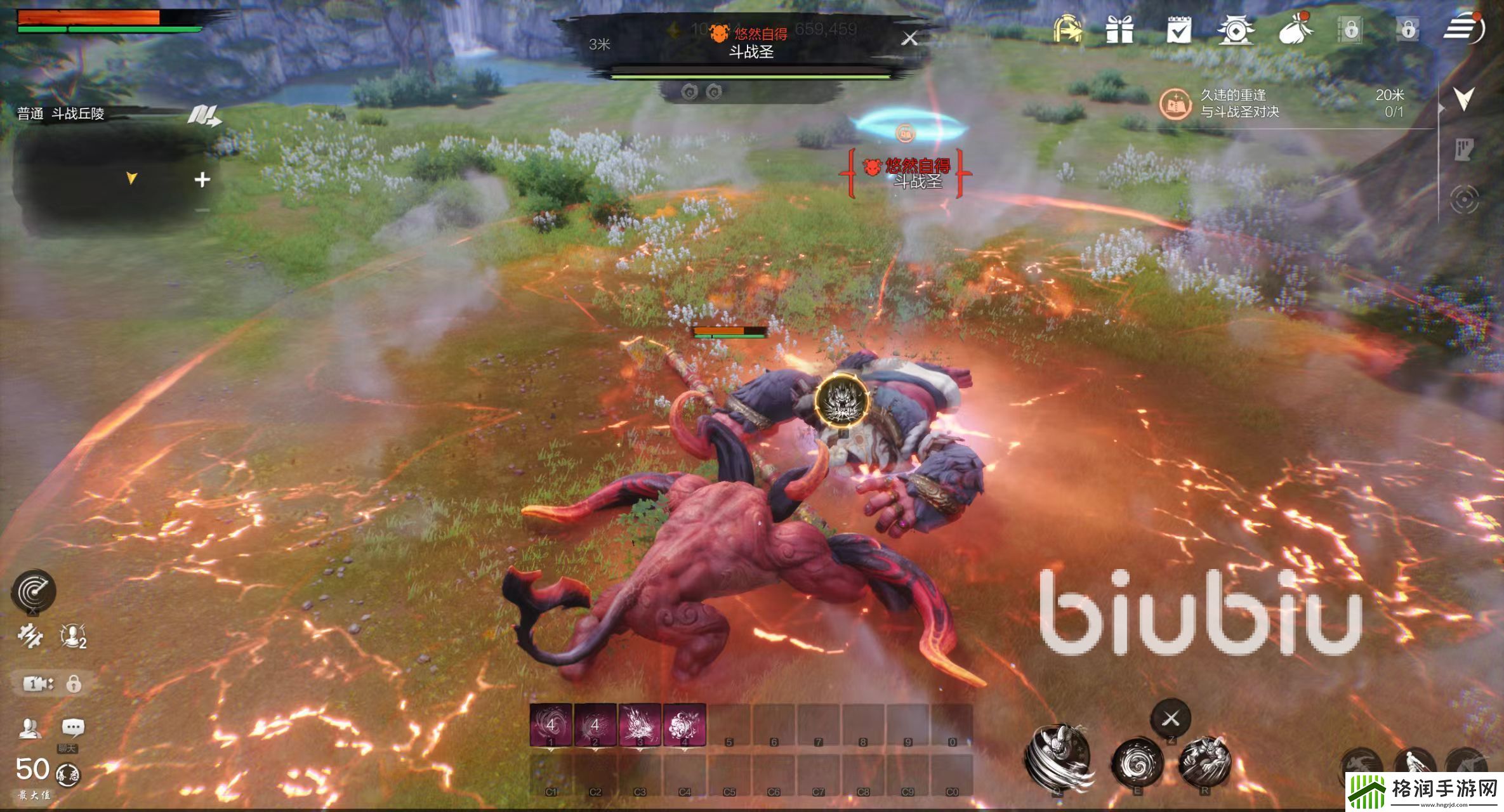
Task: Zoom in the minimap with plus button
Action: coord(202,180)
